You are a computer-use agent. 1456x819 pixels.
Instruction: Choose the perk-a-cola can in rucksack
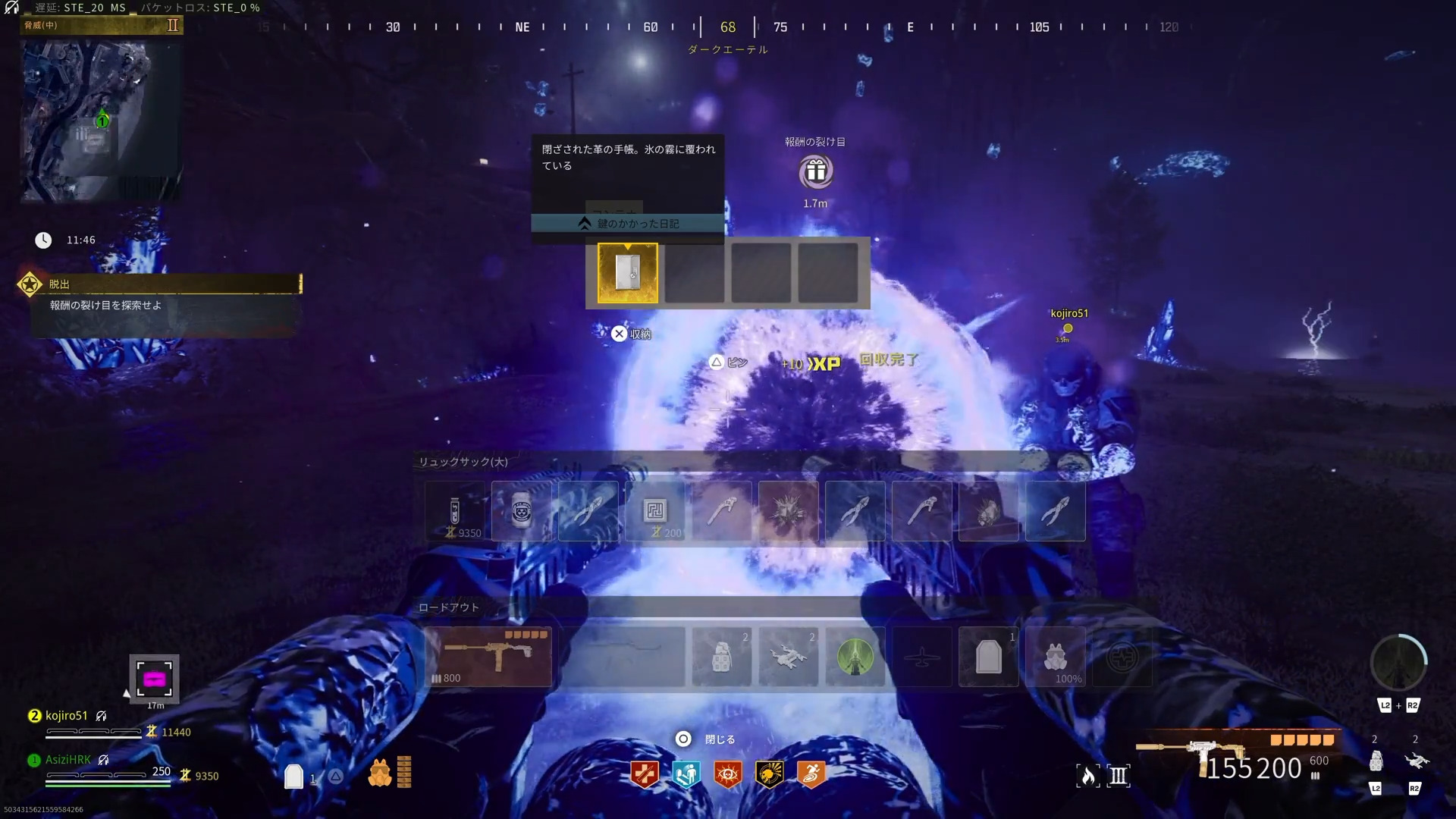tap(522, 511)
